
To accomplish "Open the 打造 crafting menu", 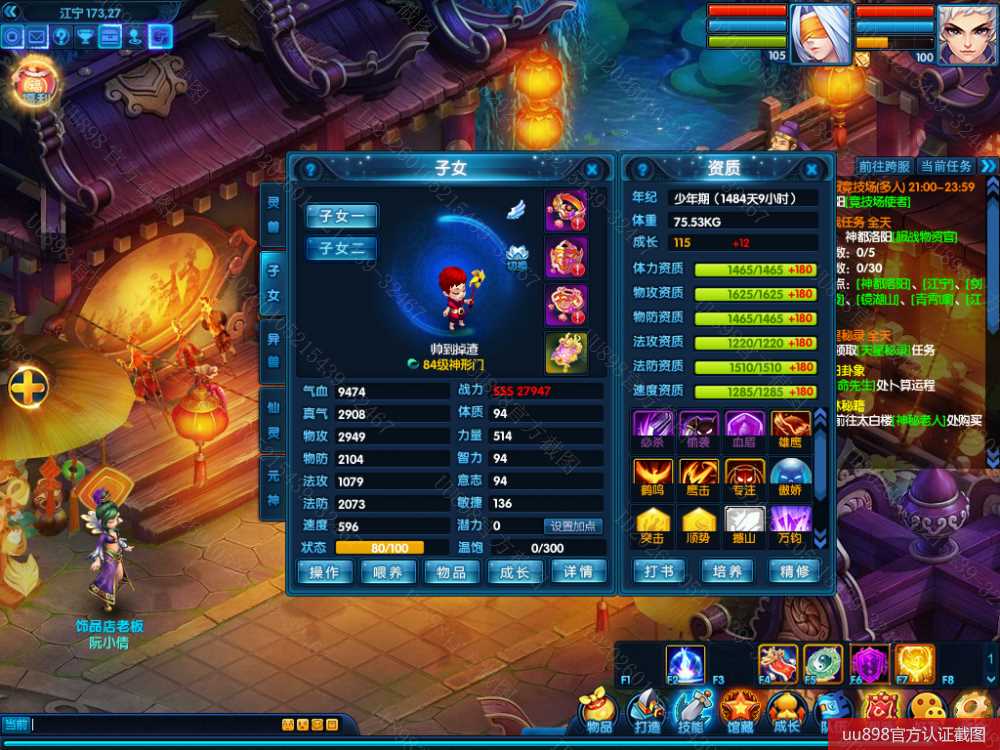I will click(x=646, y=711).
